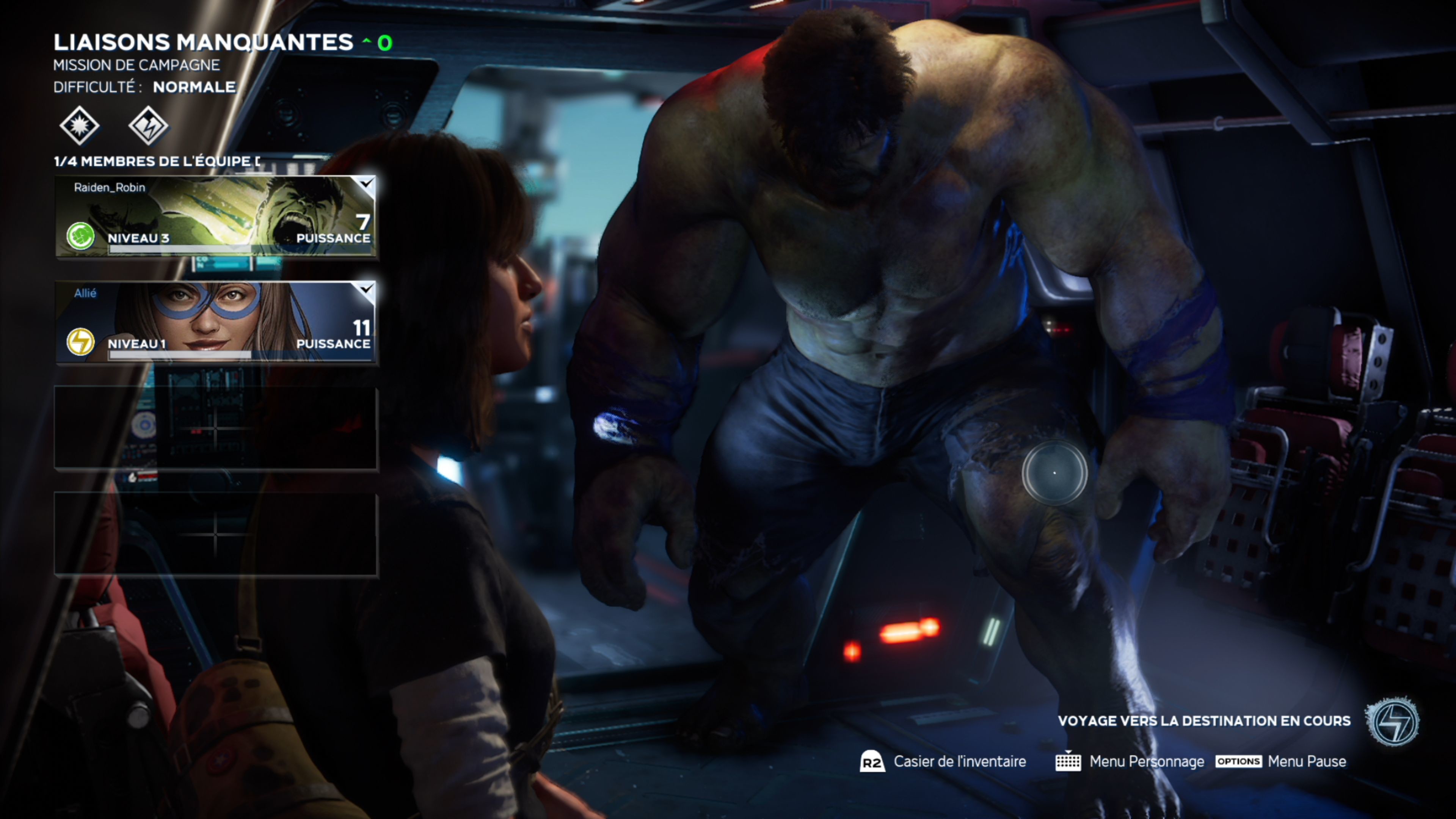The width and height of the screenshot is (1456, 819).
Task: Choose the Allié Ms. Marvel team card
Action: (x=215, y=322)
